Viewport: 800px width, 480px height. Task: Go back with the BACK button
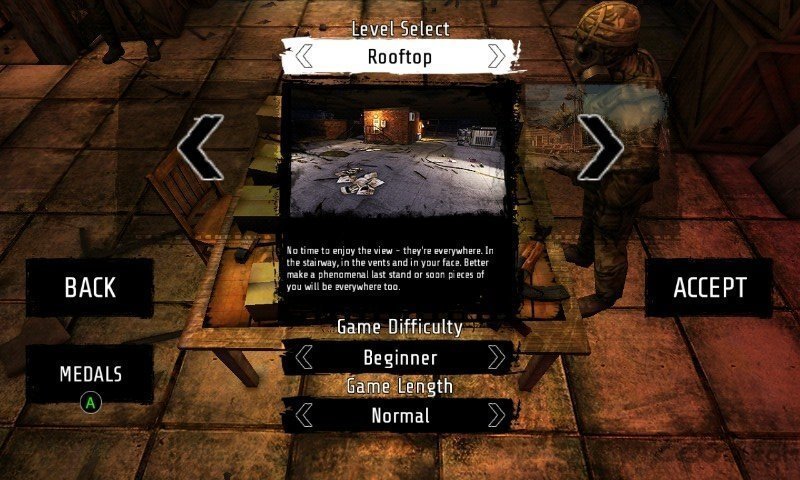coord(90,288)
